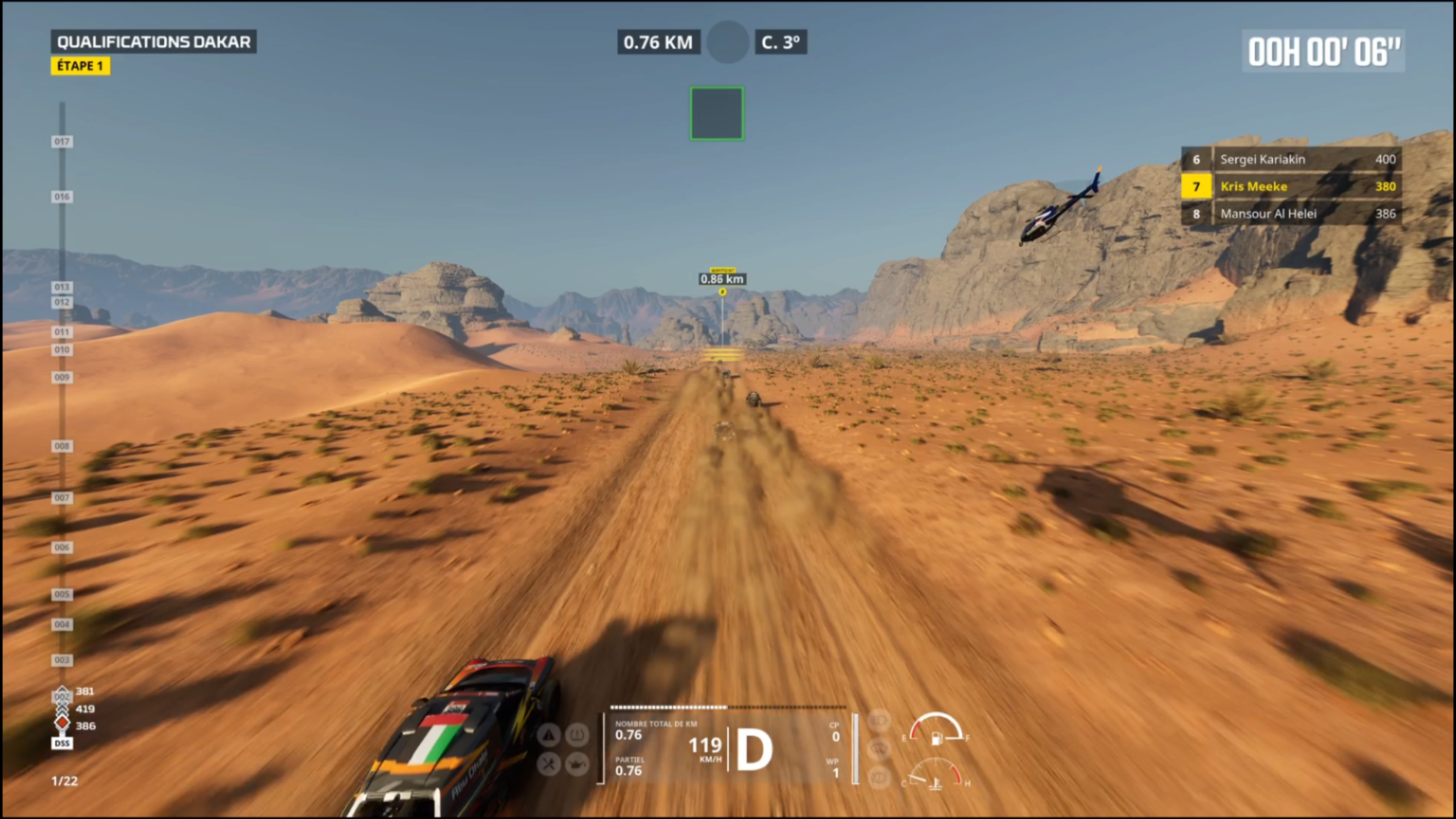Viewport: 1456px width, 819px height.
Task: Click the round compass dial
Action: click(728, 42)
